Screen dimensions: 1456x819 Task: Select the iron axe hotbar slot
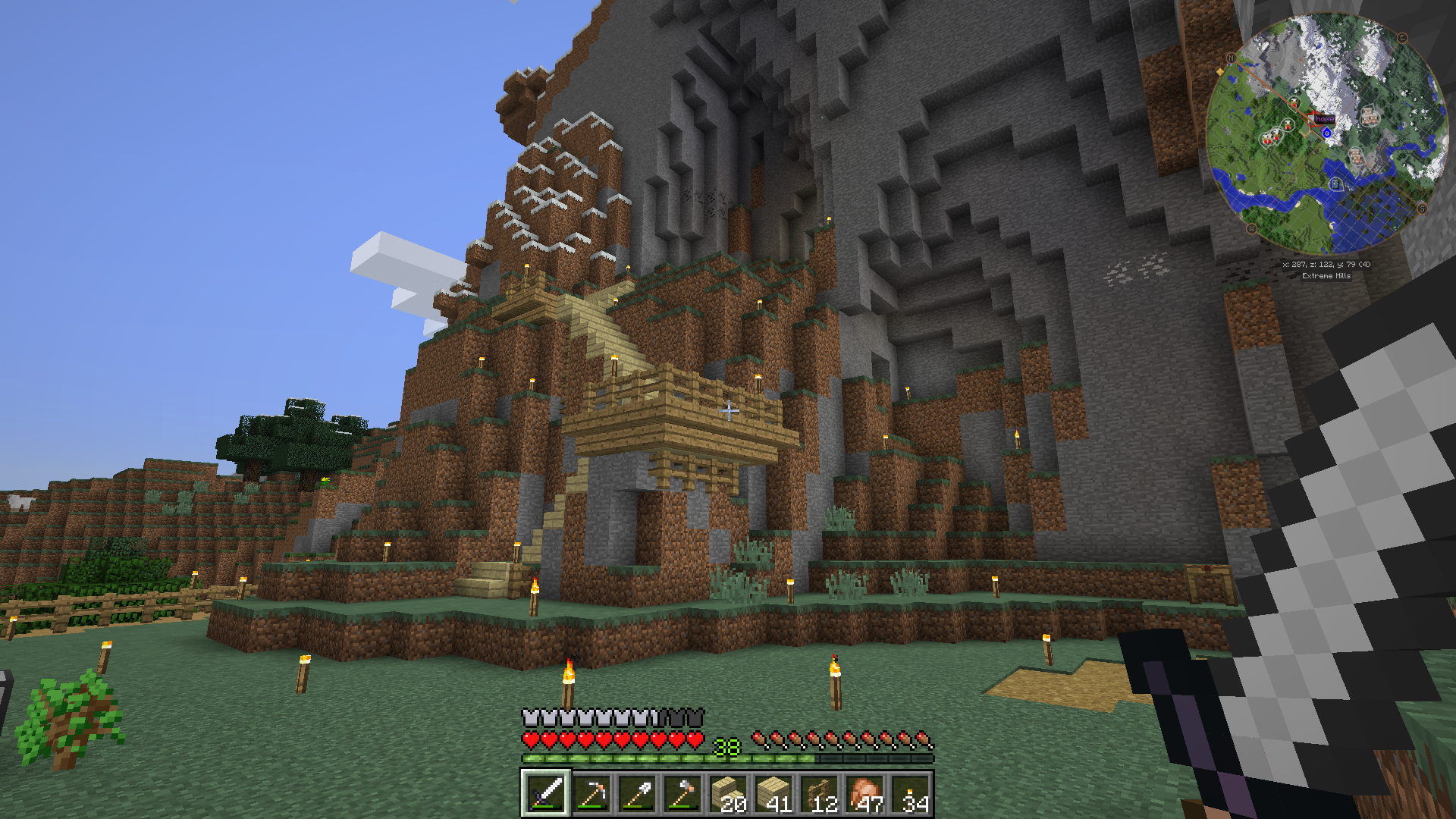pos(682,794)
